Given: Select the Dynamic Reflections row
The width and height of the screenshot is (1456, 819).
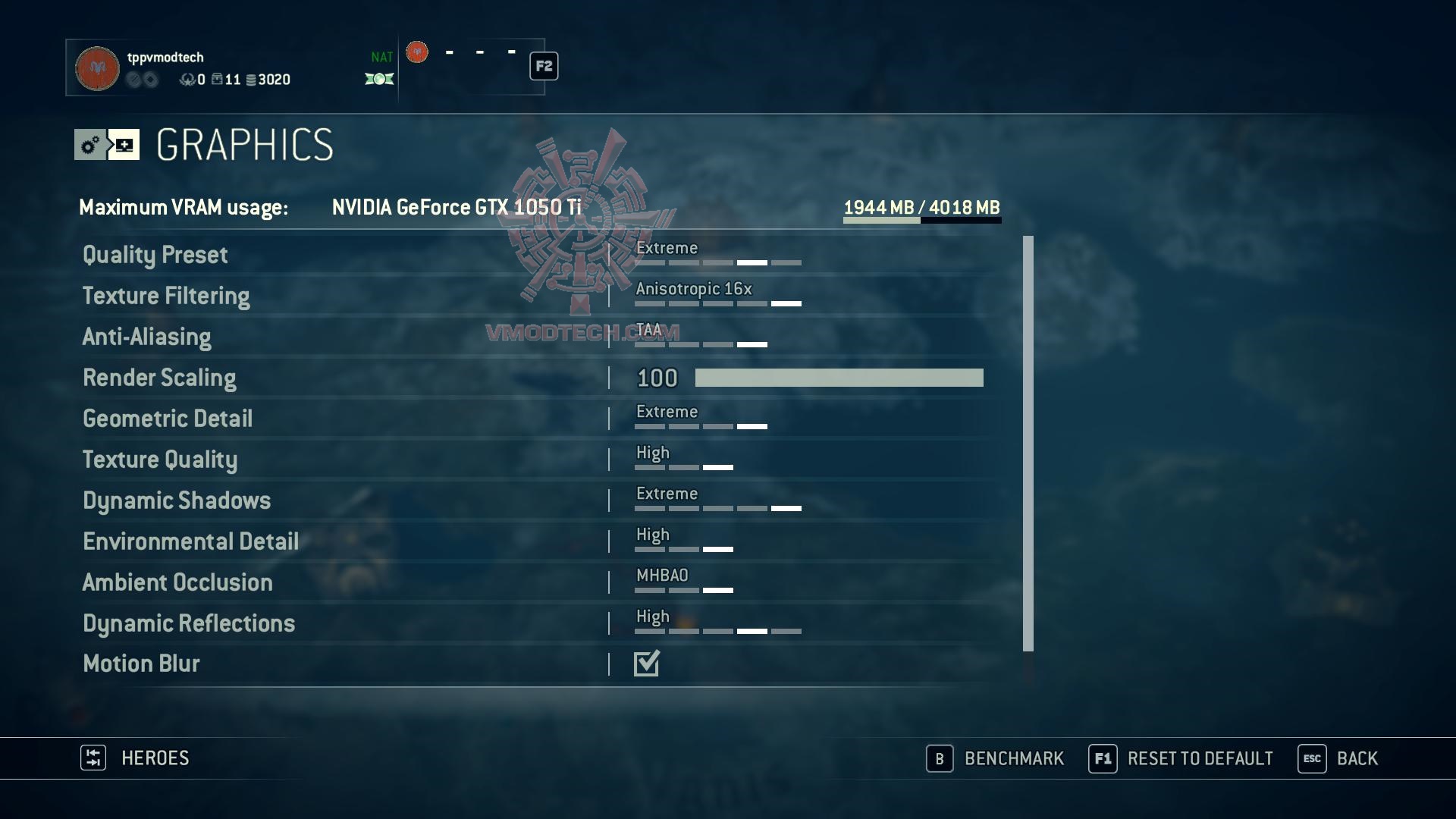Looking at the screenshot, I should tap(189, 623).
